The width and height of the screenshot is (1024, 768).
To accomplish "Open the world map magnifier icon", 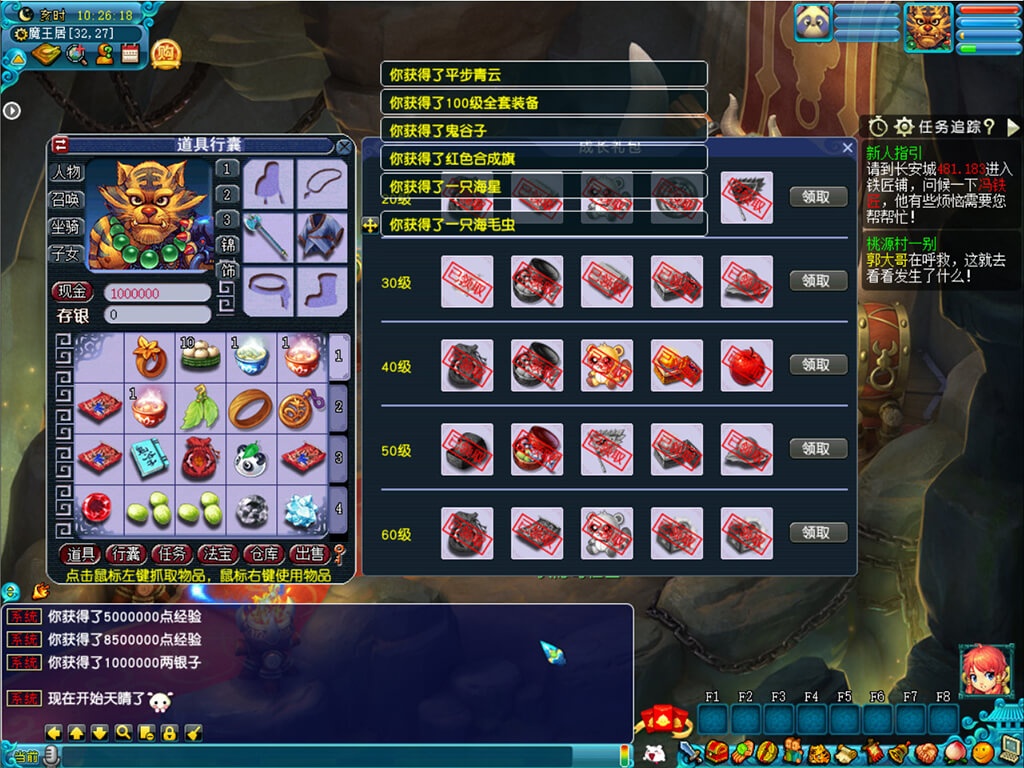I will 76,54.
